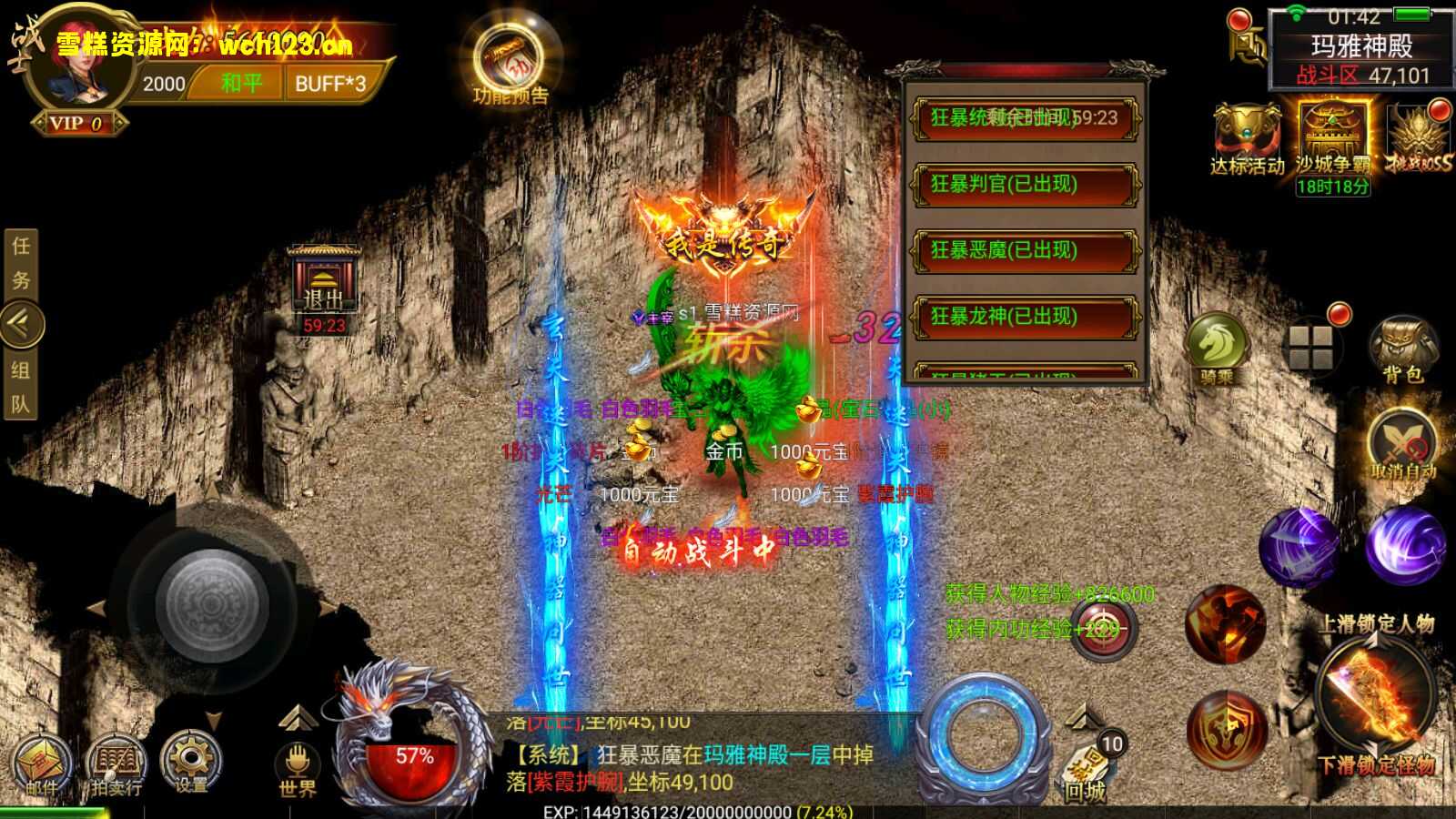Viewport: 1456px width, 819px height.
Task: Open the 设置 settings gear
Action: point(191,761)
